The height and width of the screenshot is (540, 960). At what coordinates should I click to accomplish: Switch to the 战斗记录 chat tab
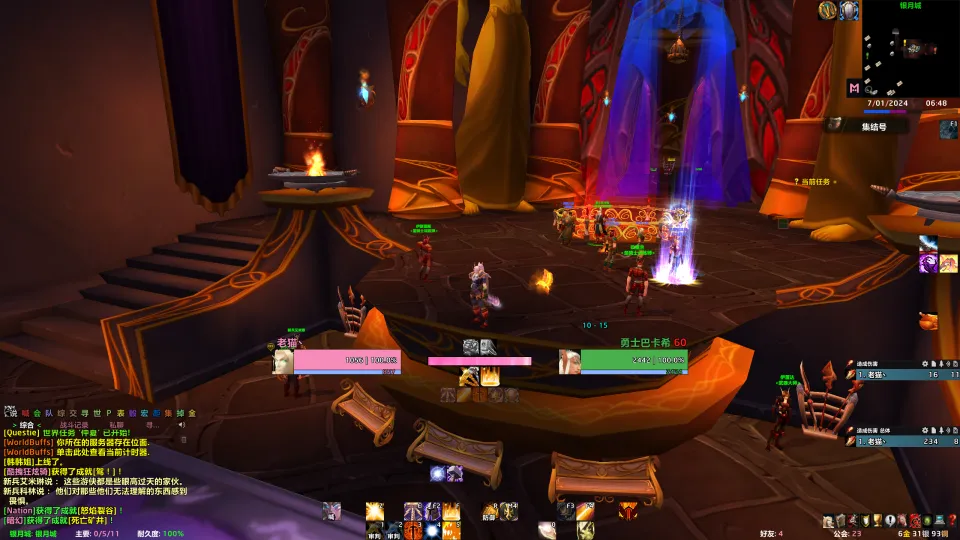[72, 425]
